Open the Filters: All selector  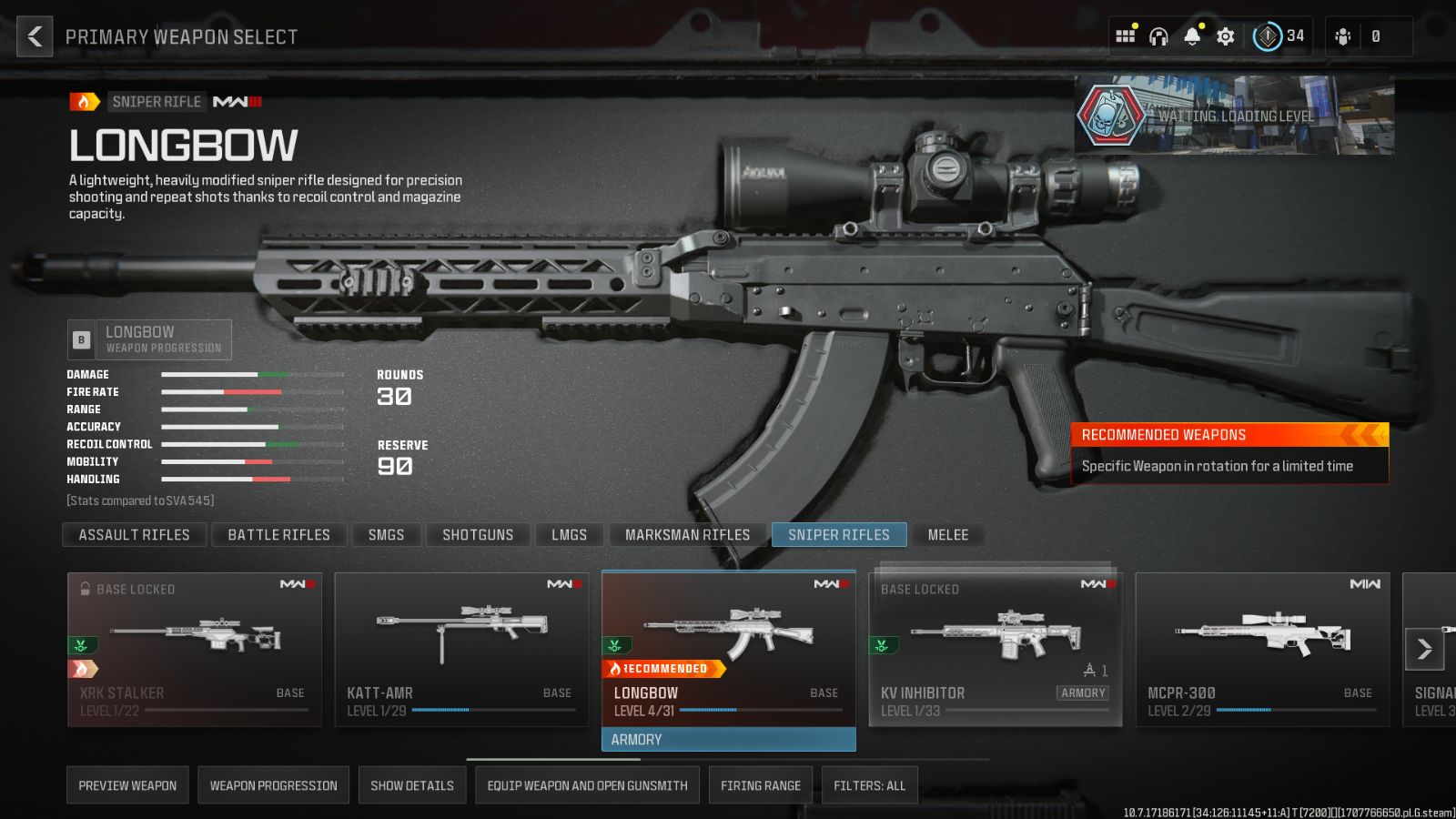pos(869,784)
